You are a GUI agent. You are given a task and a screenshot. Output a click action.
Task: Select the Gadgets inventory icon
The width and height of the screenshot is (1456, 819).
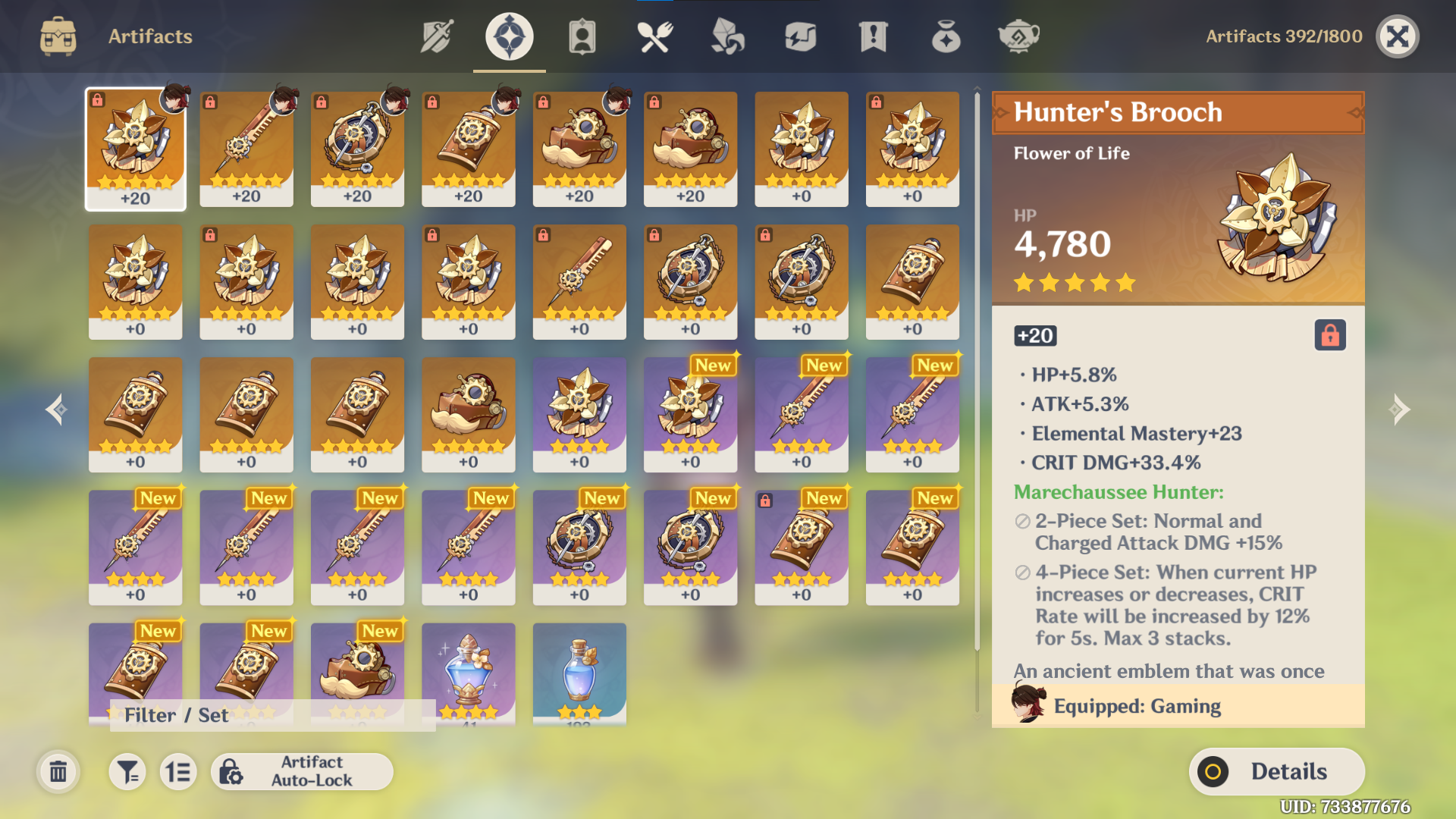(x=799, y=36)
